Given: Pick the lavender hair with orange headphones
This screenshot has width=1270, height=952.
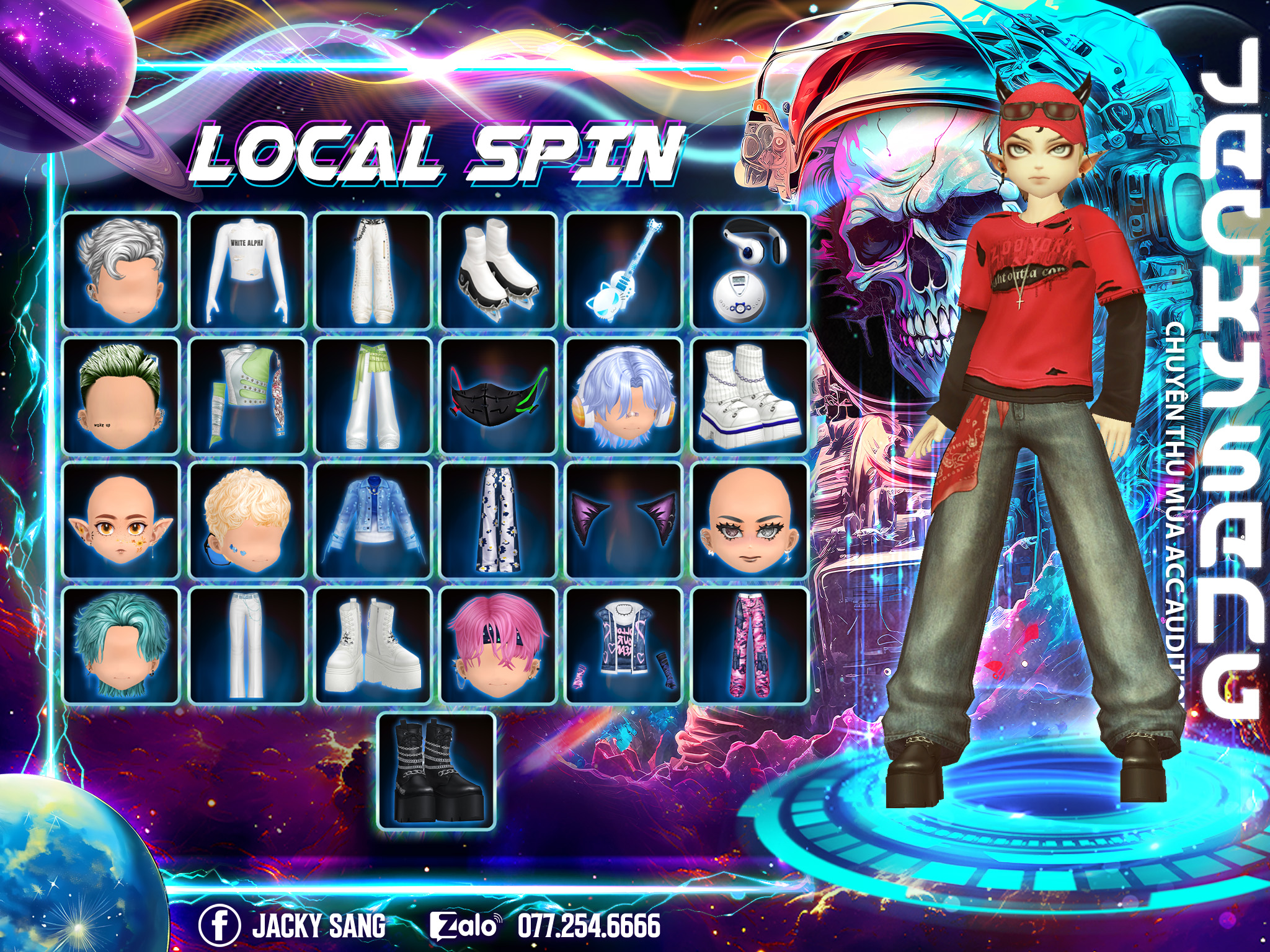Looking at the screenshot, I should (624, 395).
